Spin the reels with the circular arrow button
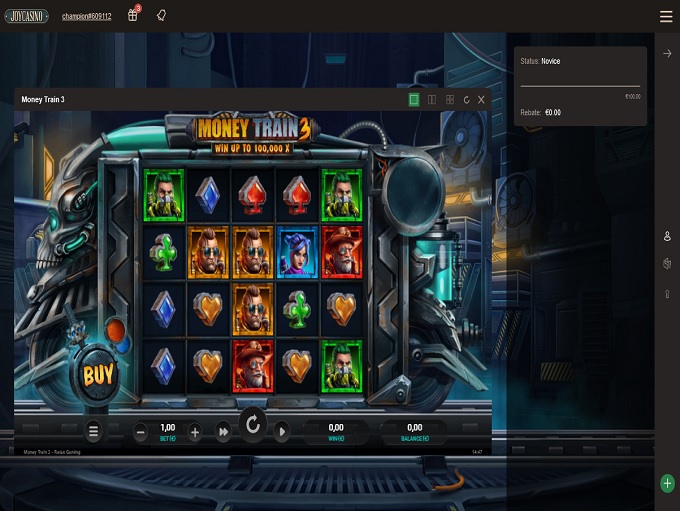 coord(253,426)
